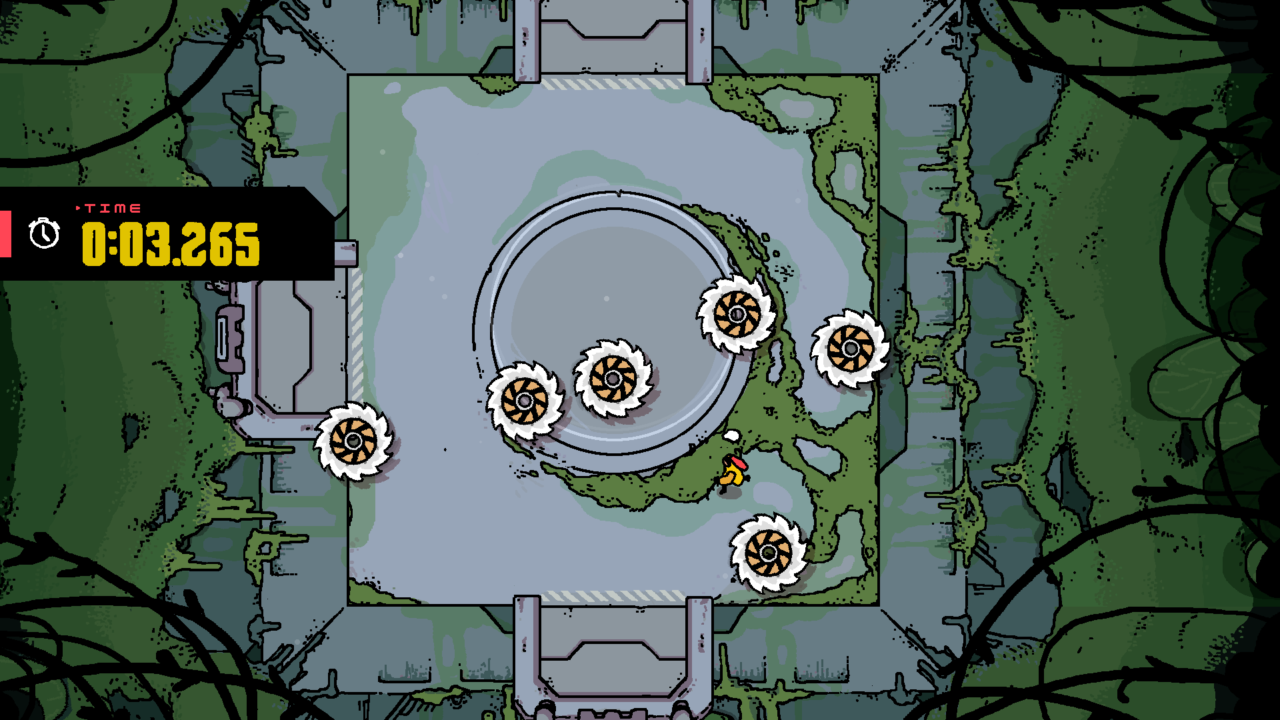1280x720 pixels.
Task: Click the serrated edge of the left disc
Action: point(326,442)
